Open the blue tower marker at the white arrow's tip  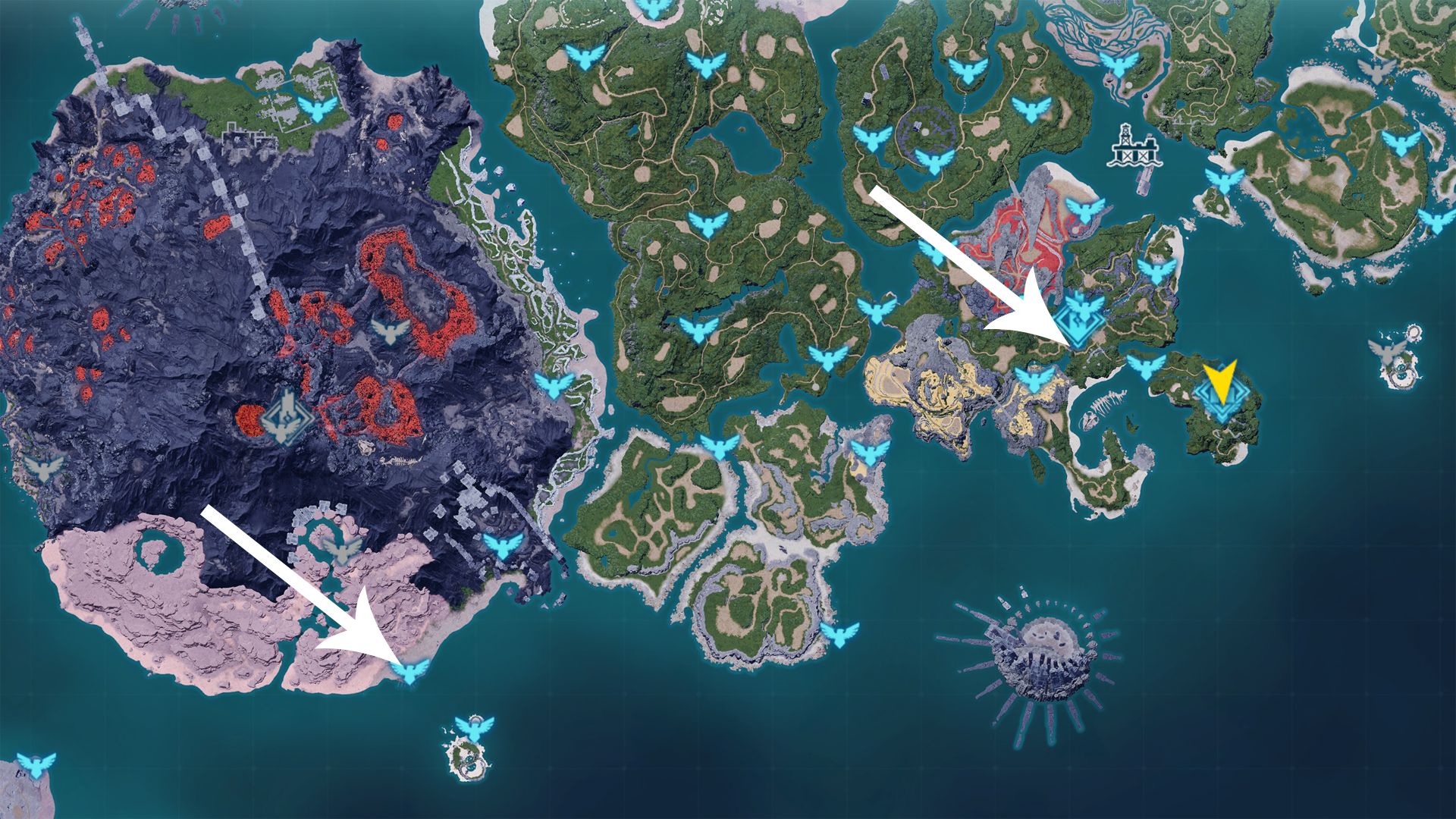click(x=1082, y=319)
